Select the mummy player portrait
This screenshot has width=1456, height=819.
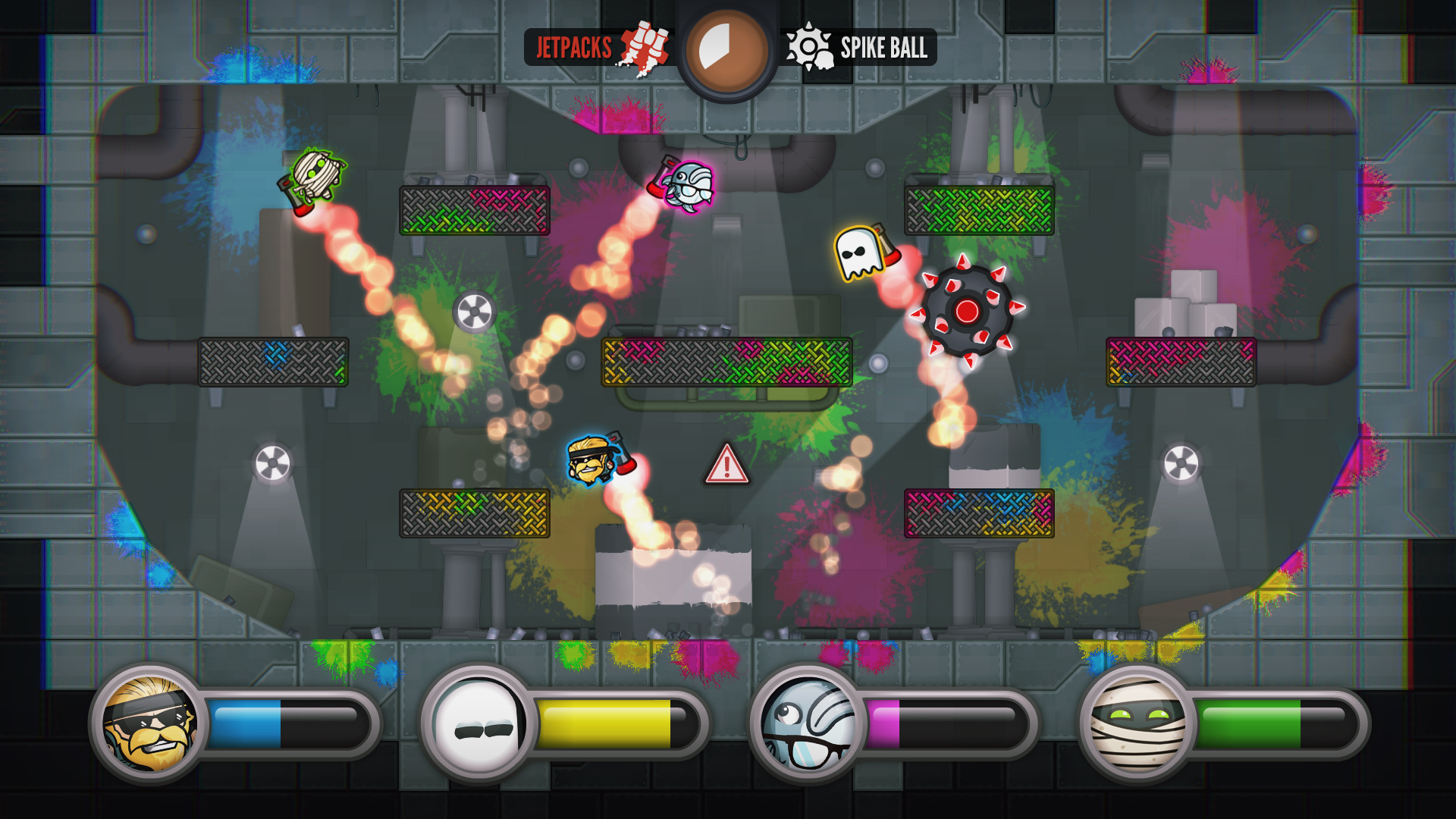[x=1137, y=724]
